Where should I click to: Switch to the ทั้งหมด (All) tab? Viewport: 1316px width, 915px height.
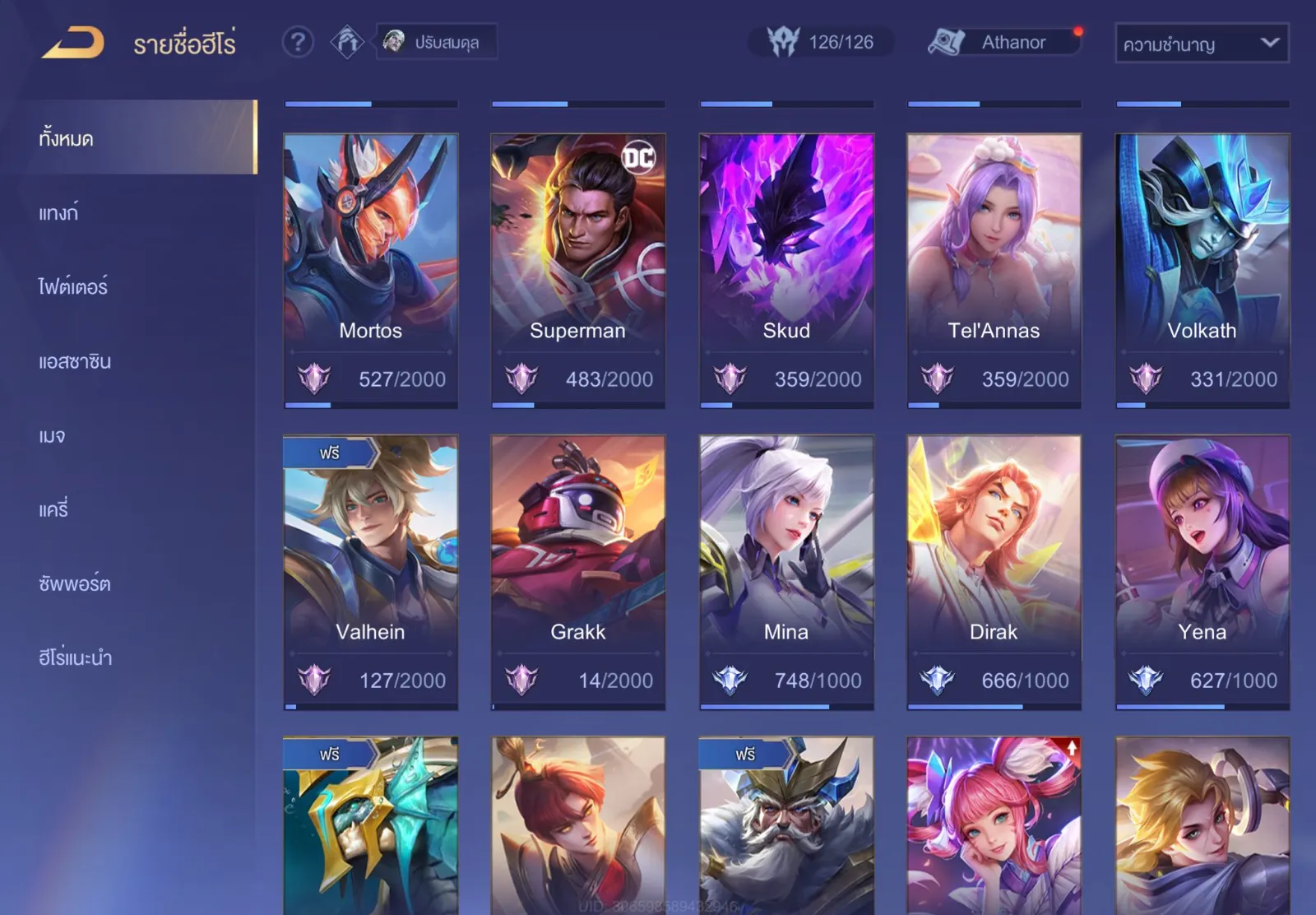pos(140,137)
